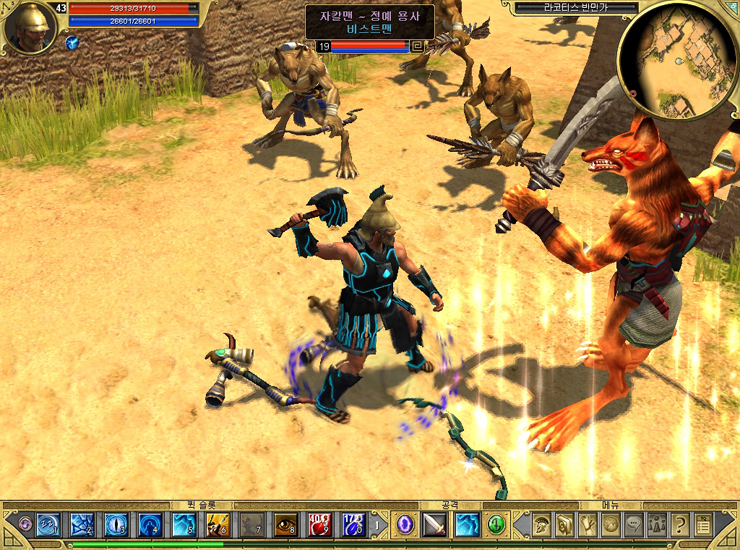Open the circular minimap
This screenshot has width=740, height=550.
[x=677, y=60]
